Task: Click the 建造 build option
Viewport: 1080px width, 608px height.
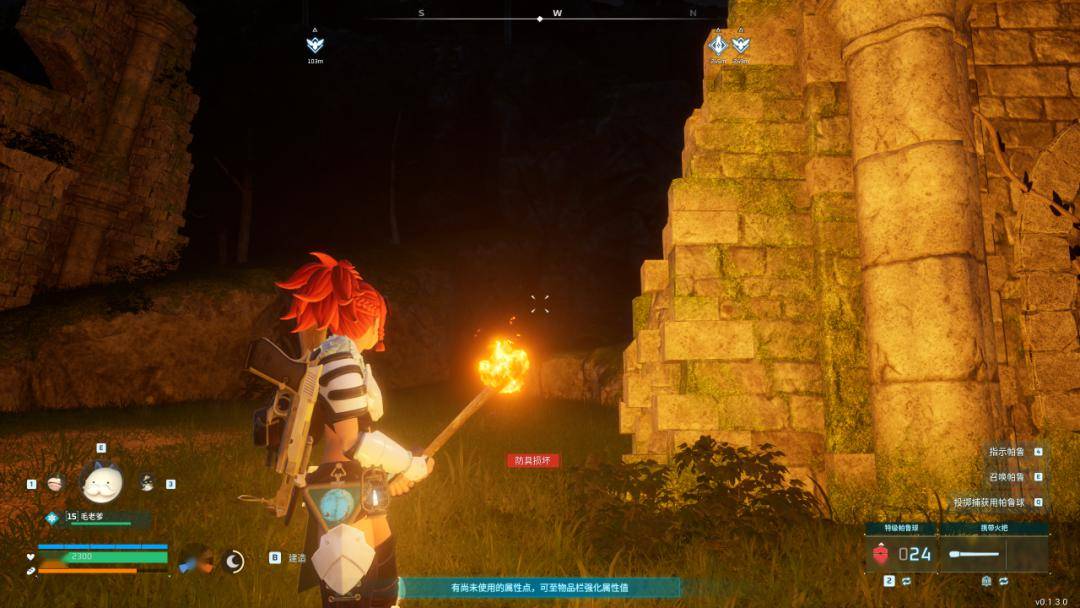Action: (x=297, y=558)
